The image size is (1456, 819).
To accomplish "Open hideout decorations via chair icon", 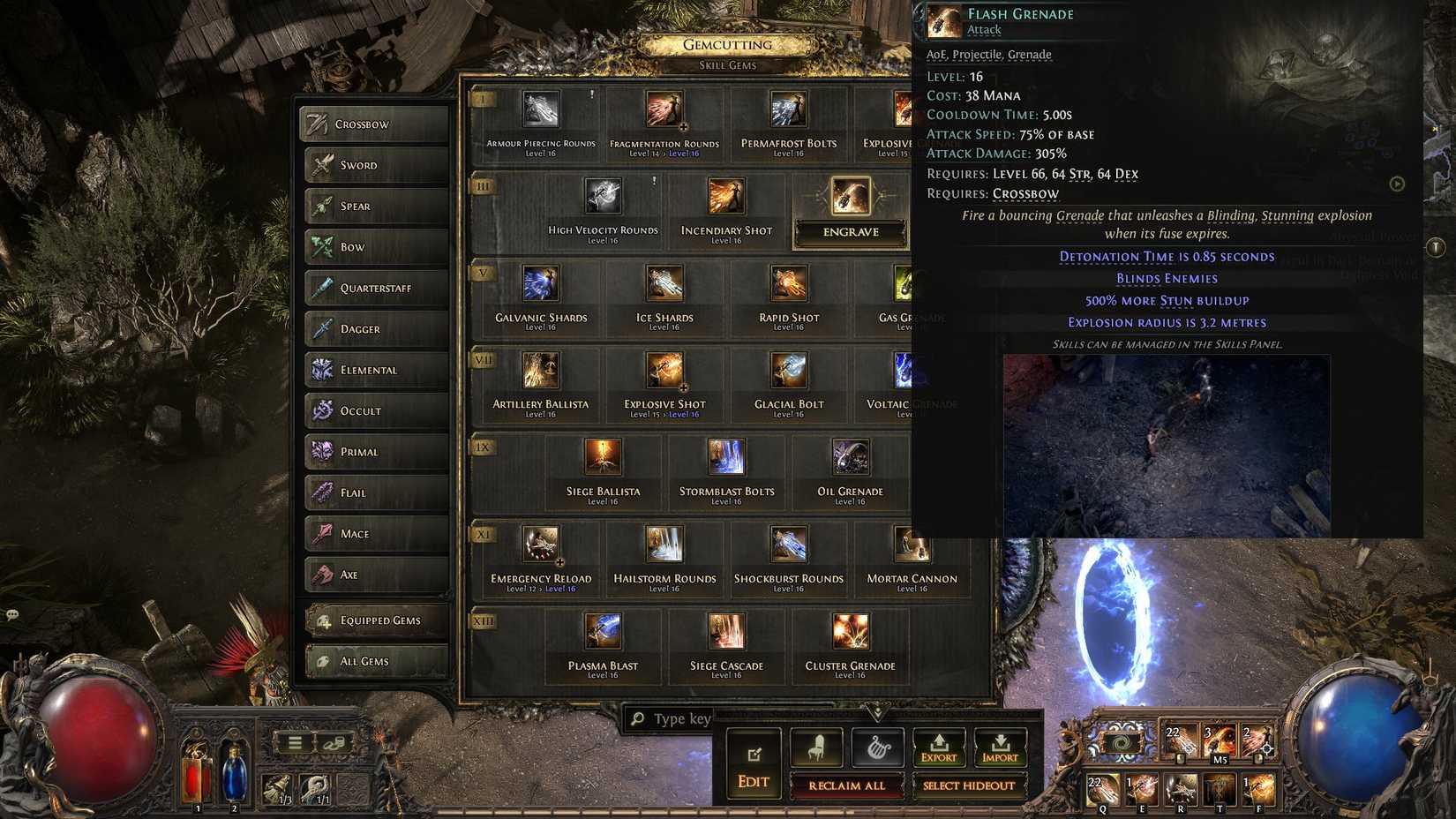I will coord(814,746).
